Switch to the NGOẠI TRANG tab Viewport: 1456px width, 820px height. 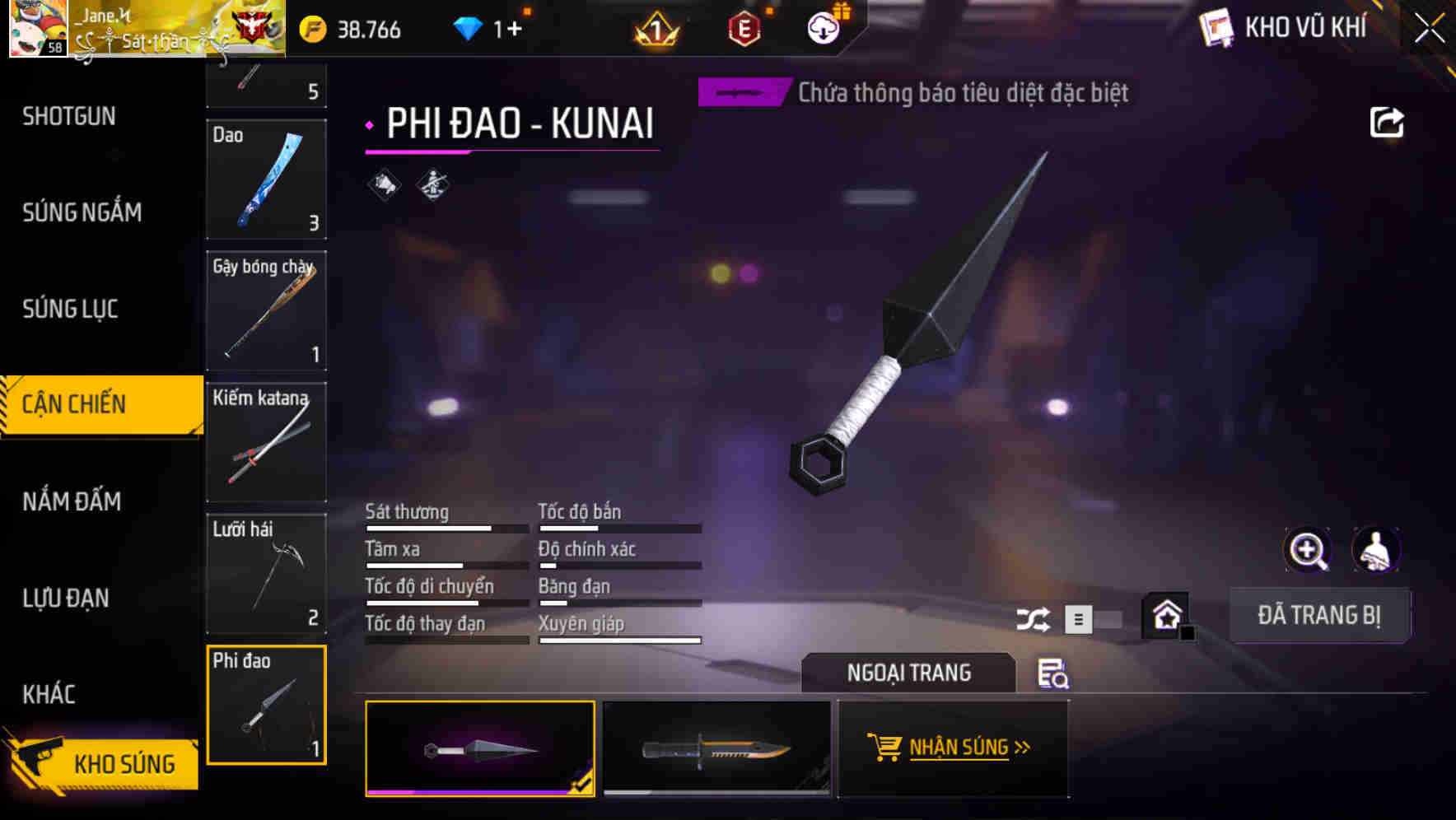(x=909, y=673)
